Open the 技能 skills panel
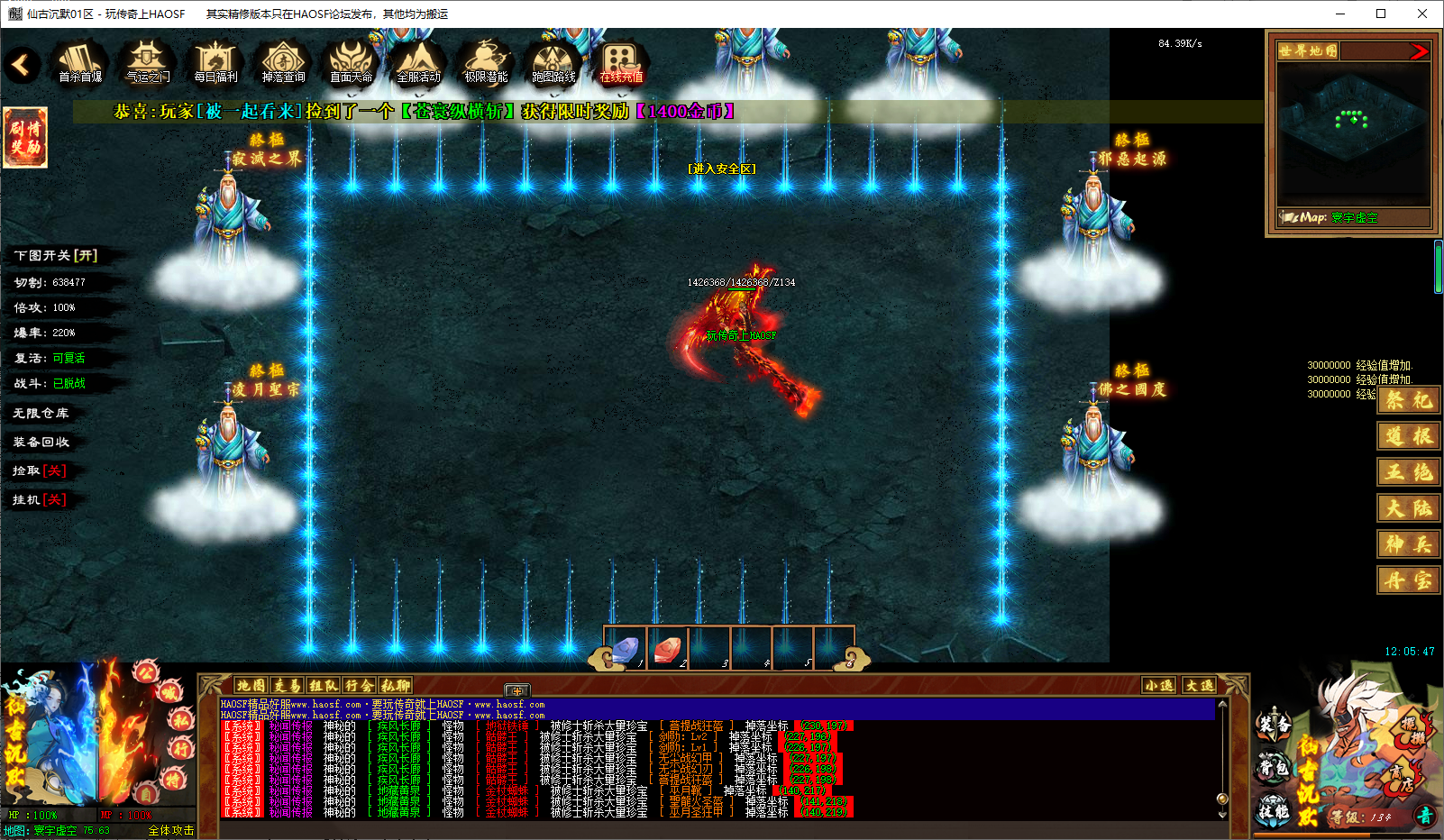 click(1274, 809)
